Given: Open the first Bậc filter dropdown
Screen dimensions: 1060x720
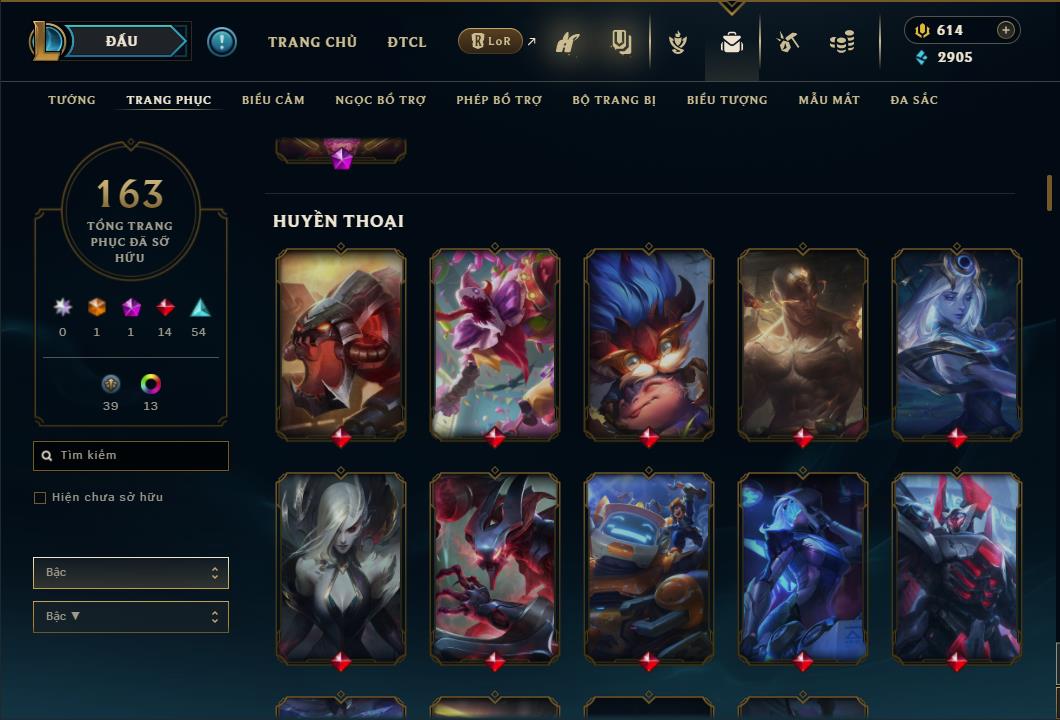Looking at the screenshot, I should [131, 573].
